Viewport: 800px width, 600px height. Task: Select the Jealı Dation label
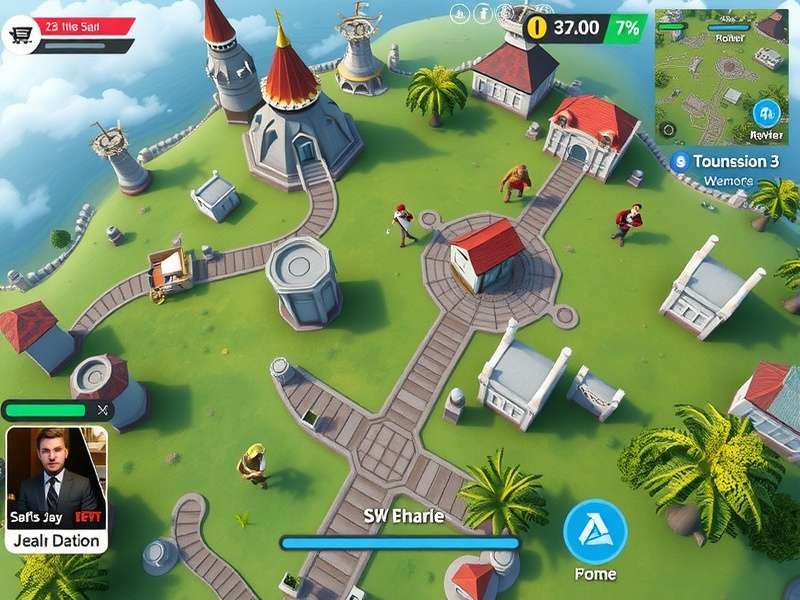pyautogui.click(x=56, y=541)
